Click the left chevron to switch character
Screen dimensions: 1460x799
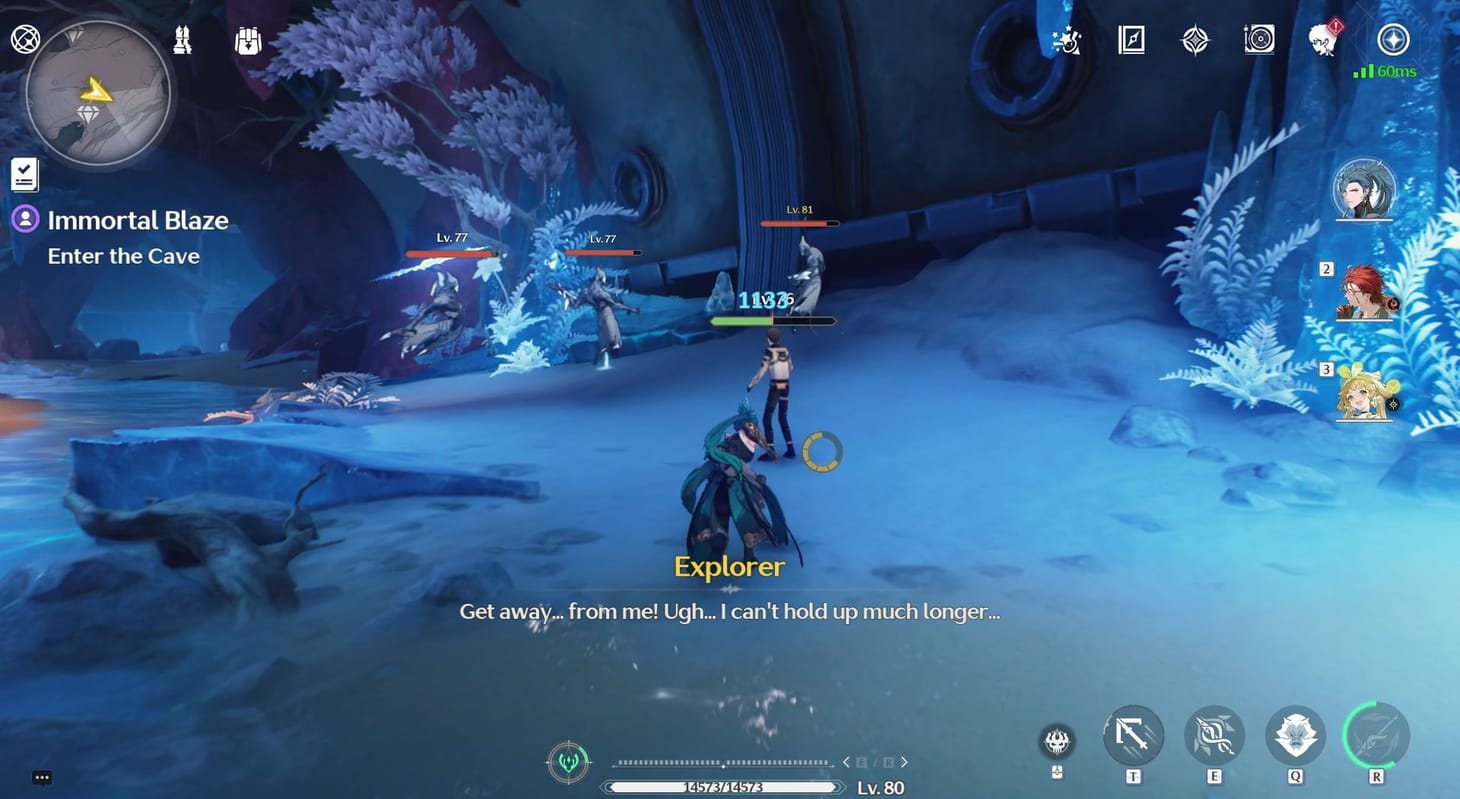click(x=847, y=761)
